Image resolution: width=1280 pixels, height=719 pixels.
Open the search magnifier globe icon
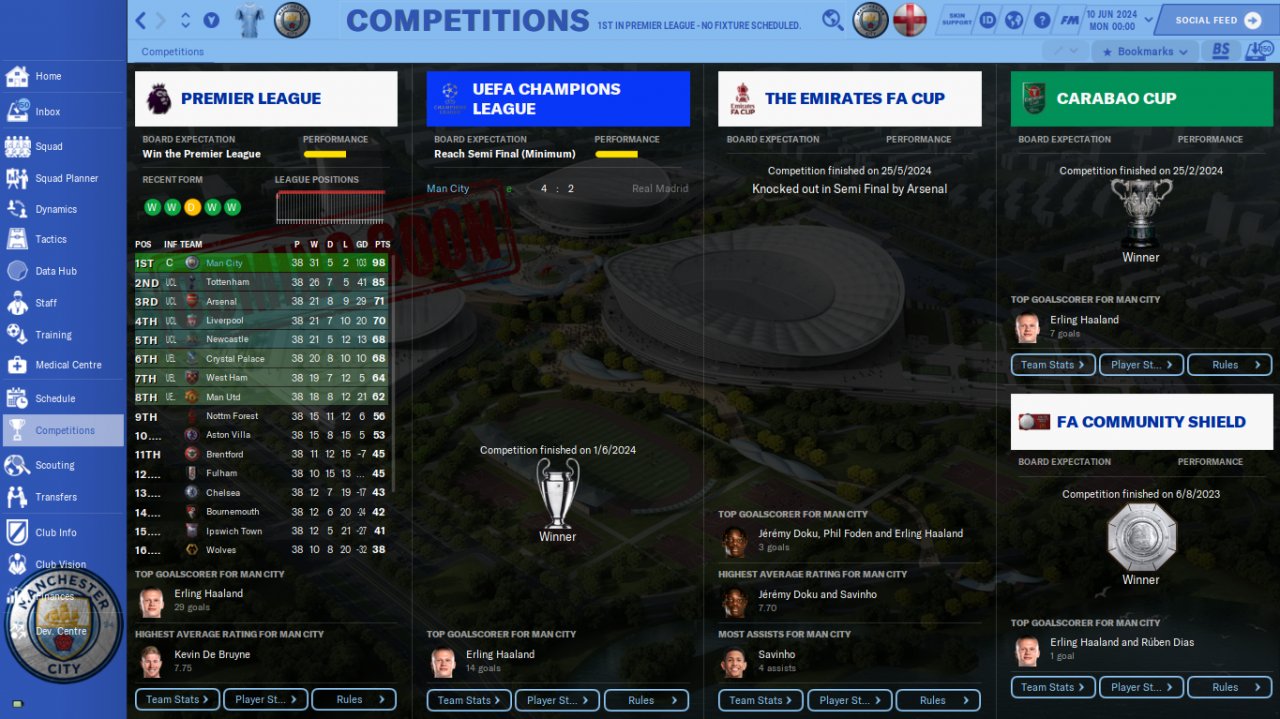(832, 20)
